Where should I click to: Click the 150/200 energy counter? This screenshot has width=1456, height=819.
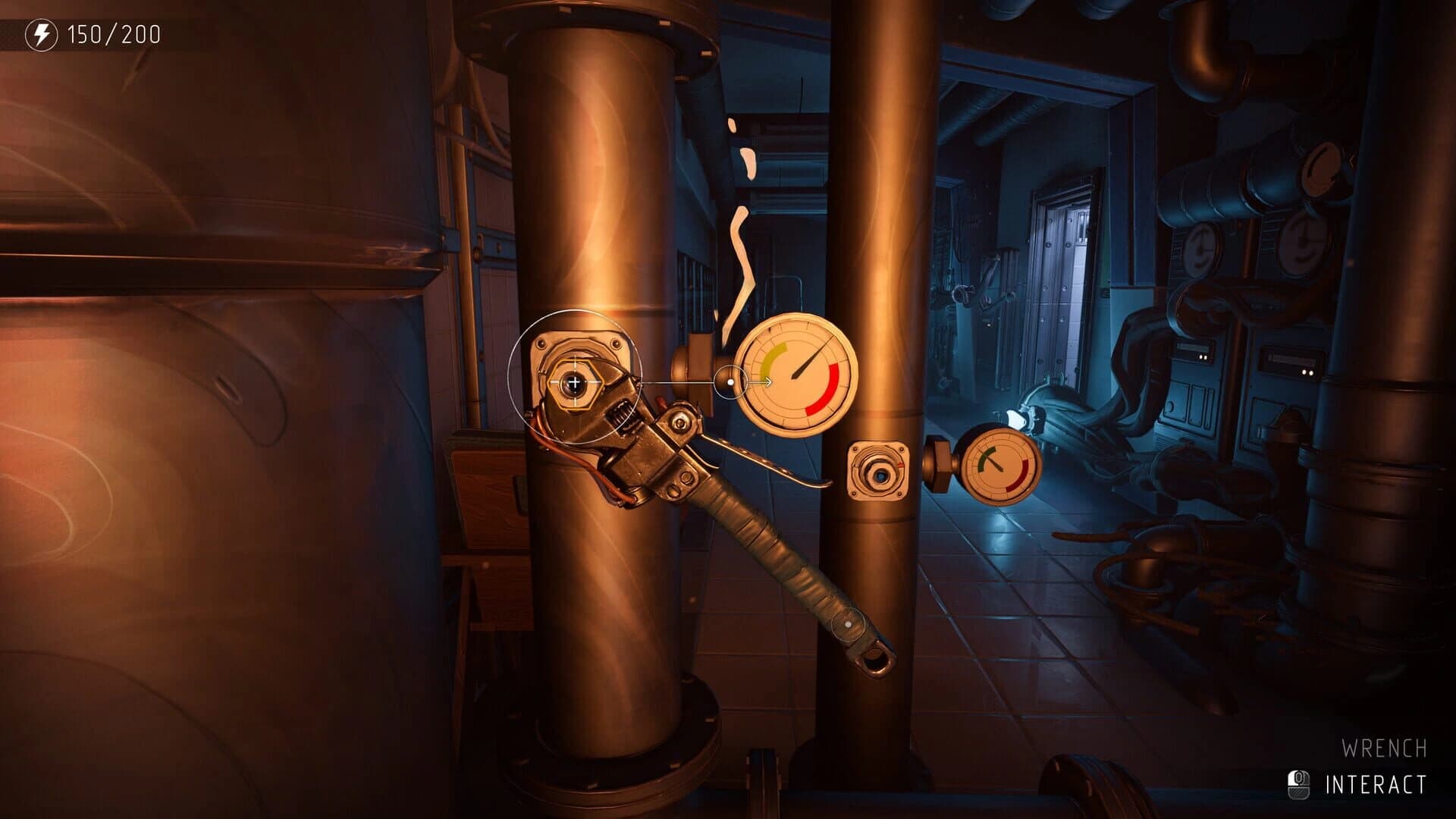click(x=114, y=33)
